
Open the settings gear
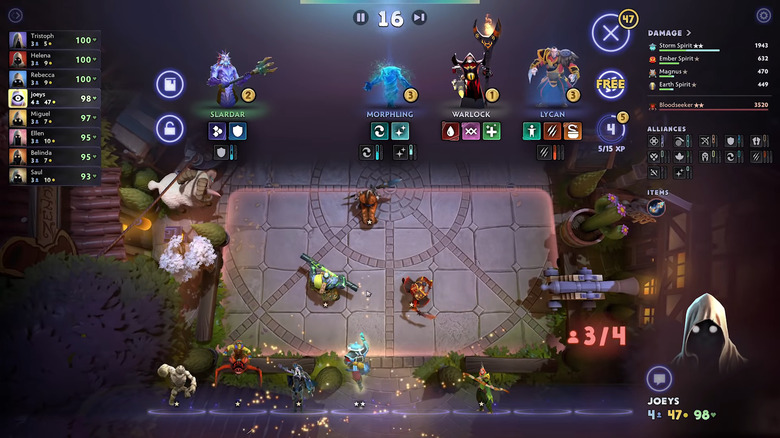765,15
